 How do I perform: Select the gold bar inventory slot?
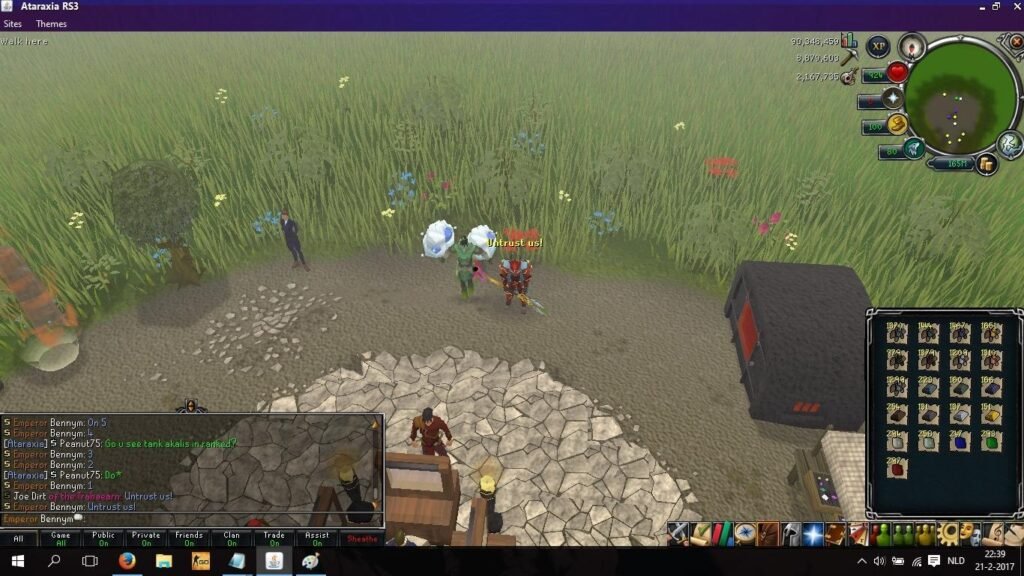click(x=991, y=415)
